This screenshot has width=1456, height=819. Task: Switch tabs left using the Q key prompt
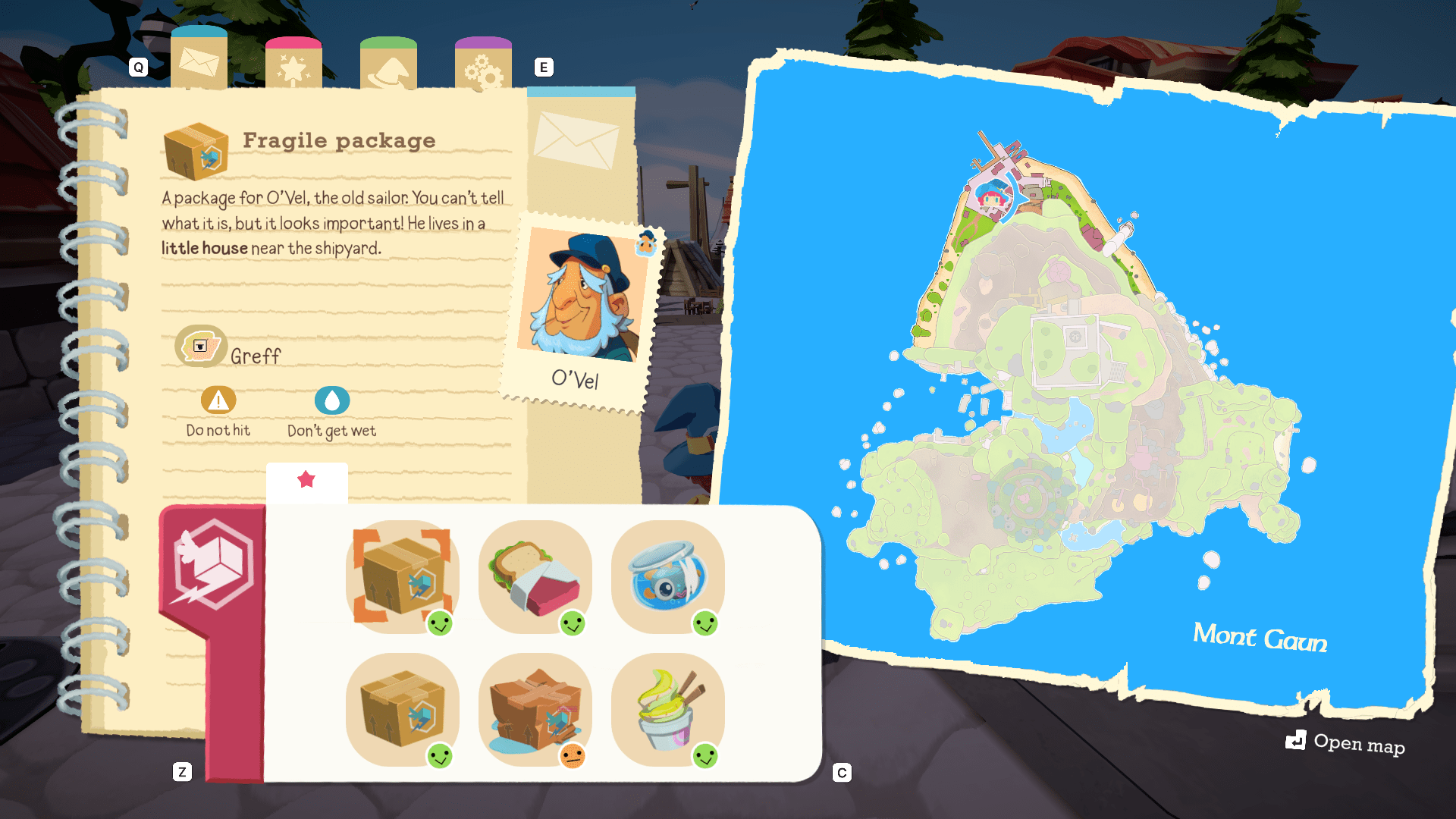pyautogui.click(x=138, y=67)
